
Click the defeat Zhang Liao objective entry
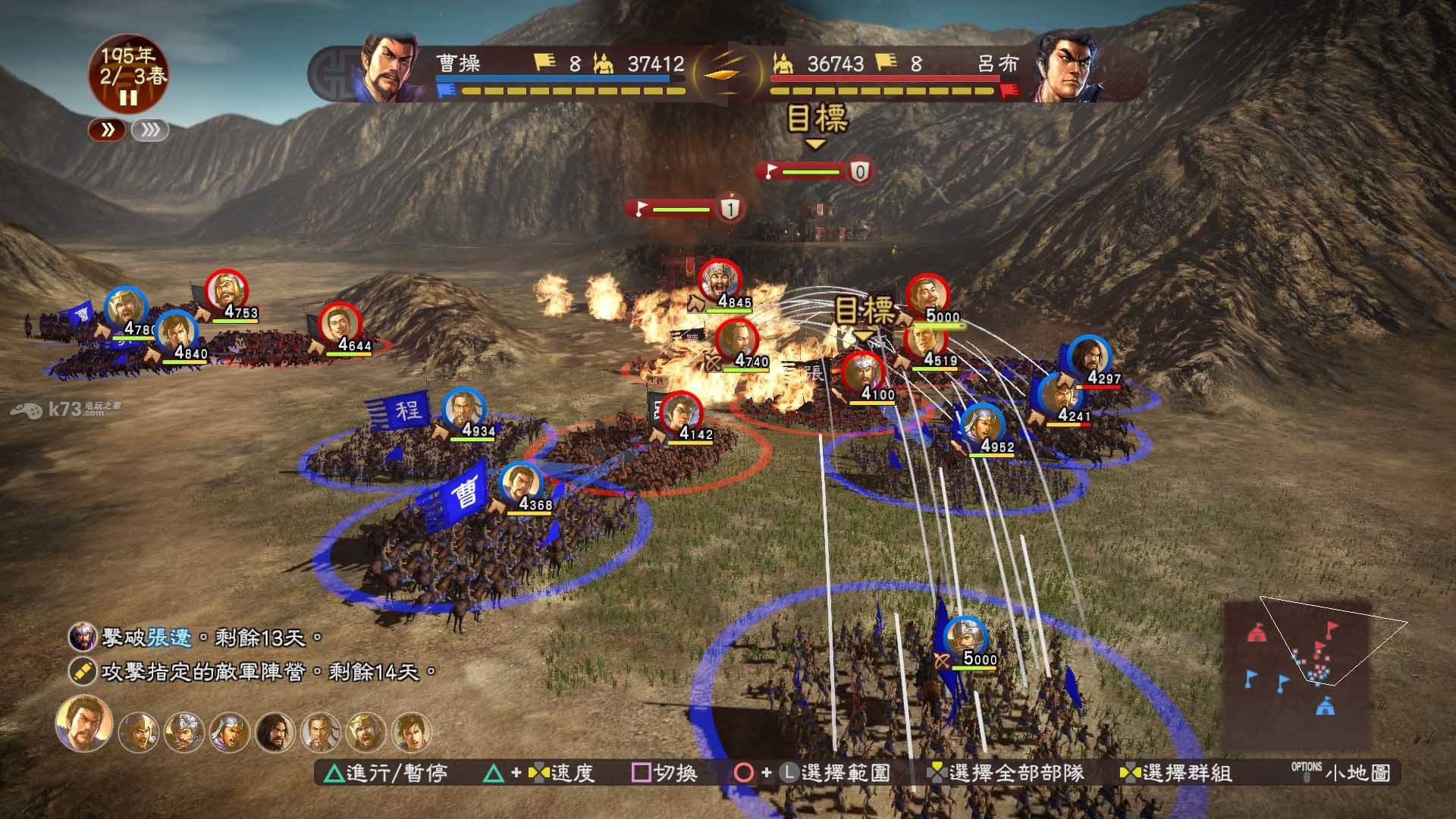tap(196, 638)
